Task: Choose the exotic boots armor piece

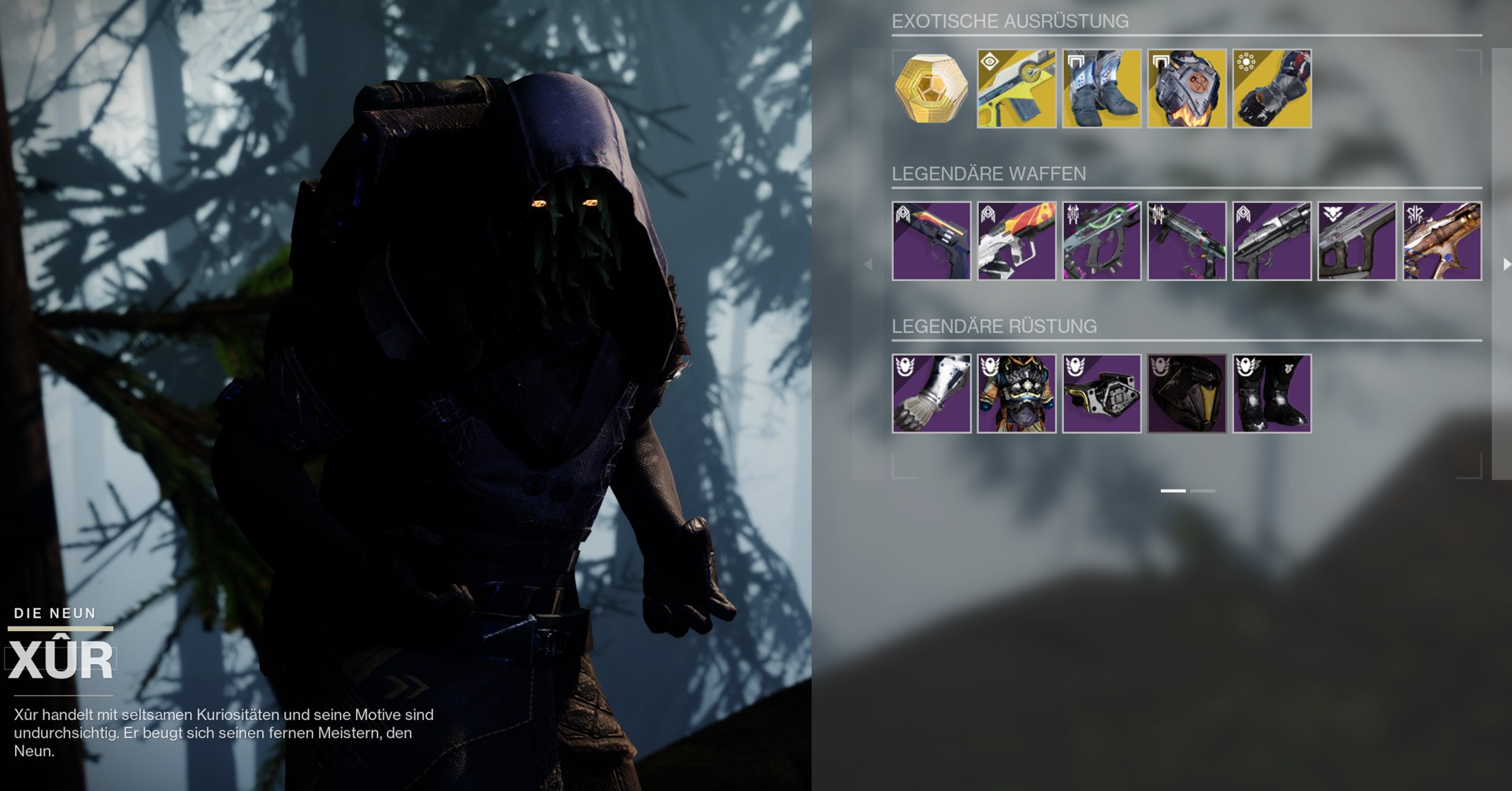Action: pos(1101,89)
